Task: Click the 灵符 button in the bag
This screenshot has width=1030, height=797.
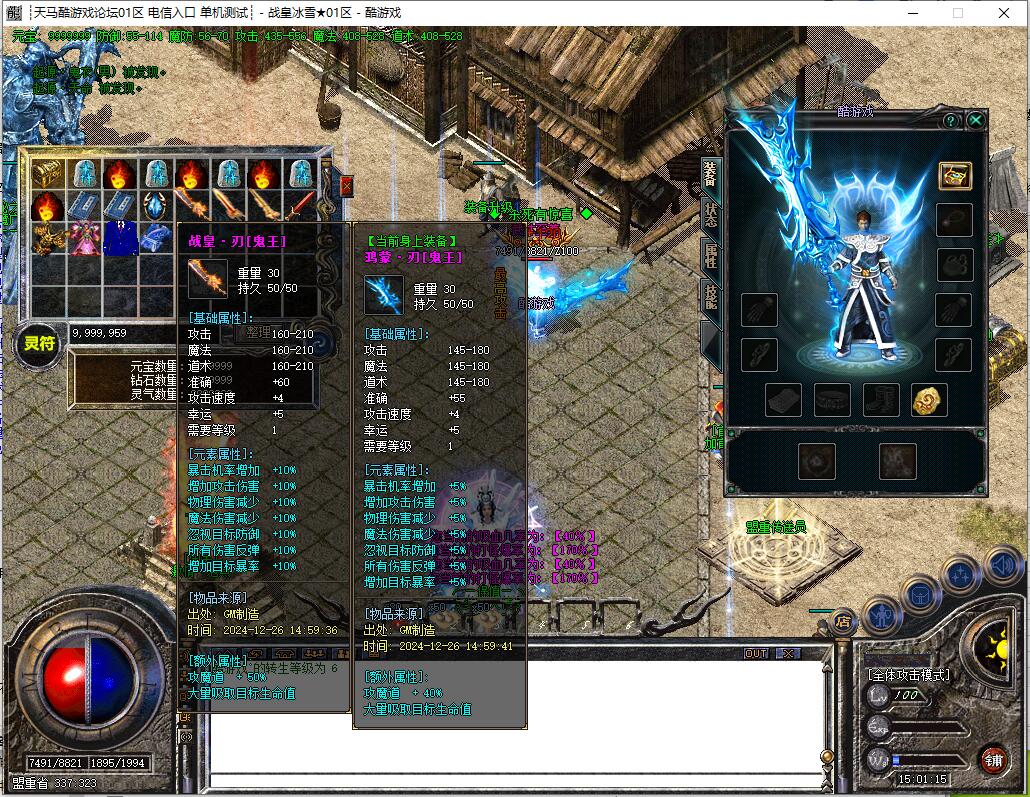Action: click(x=41, y=344)
